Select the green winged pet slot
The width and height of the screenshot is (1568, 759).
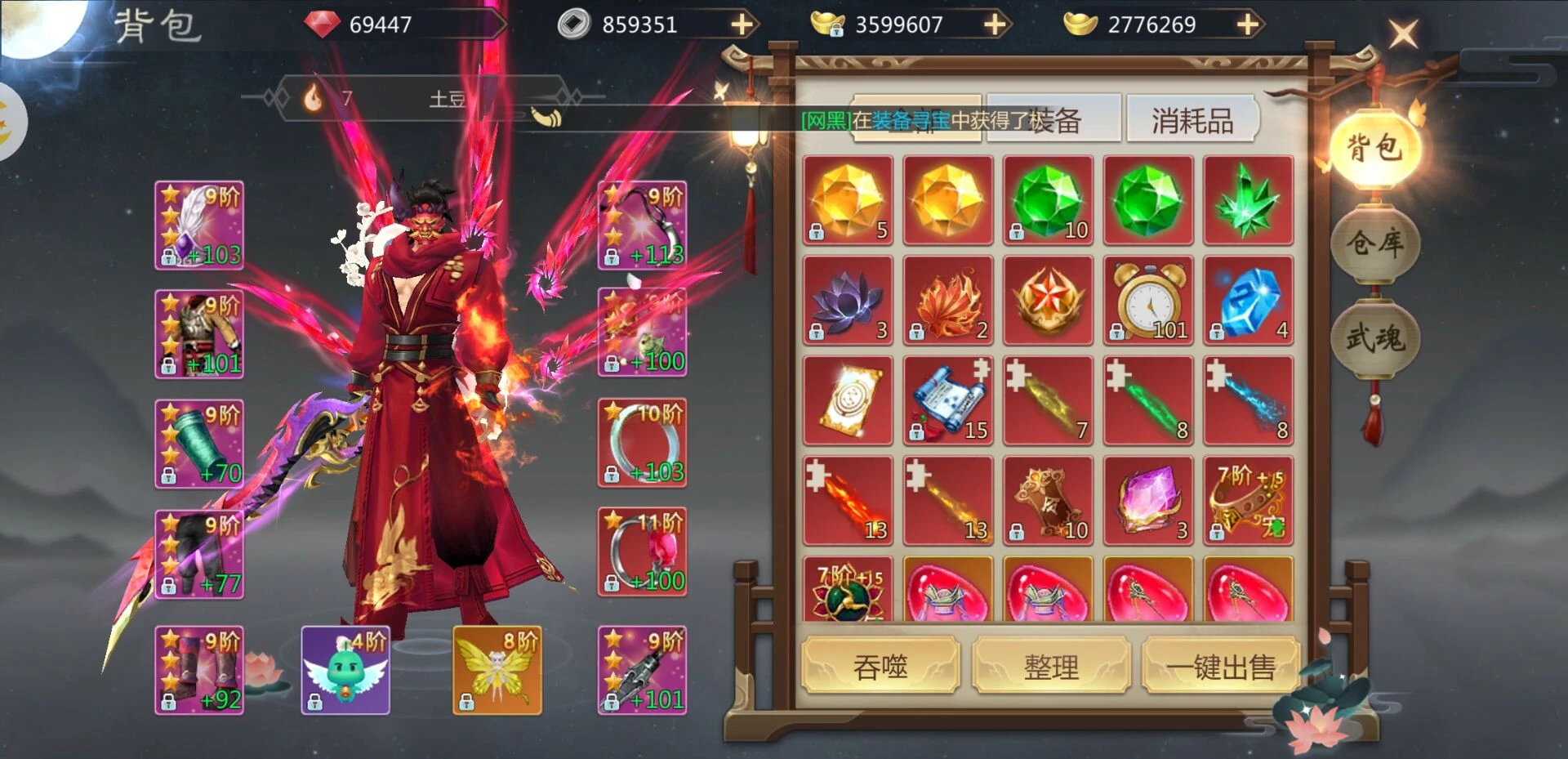pos(345,670)
